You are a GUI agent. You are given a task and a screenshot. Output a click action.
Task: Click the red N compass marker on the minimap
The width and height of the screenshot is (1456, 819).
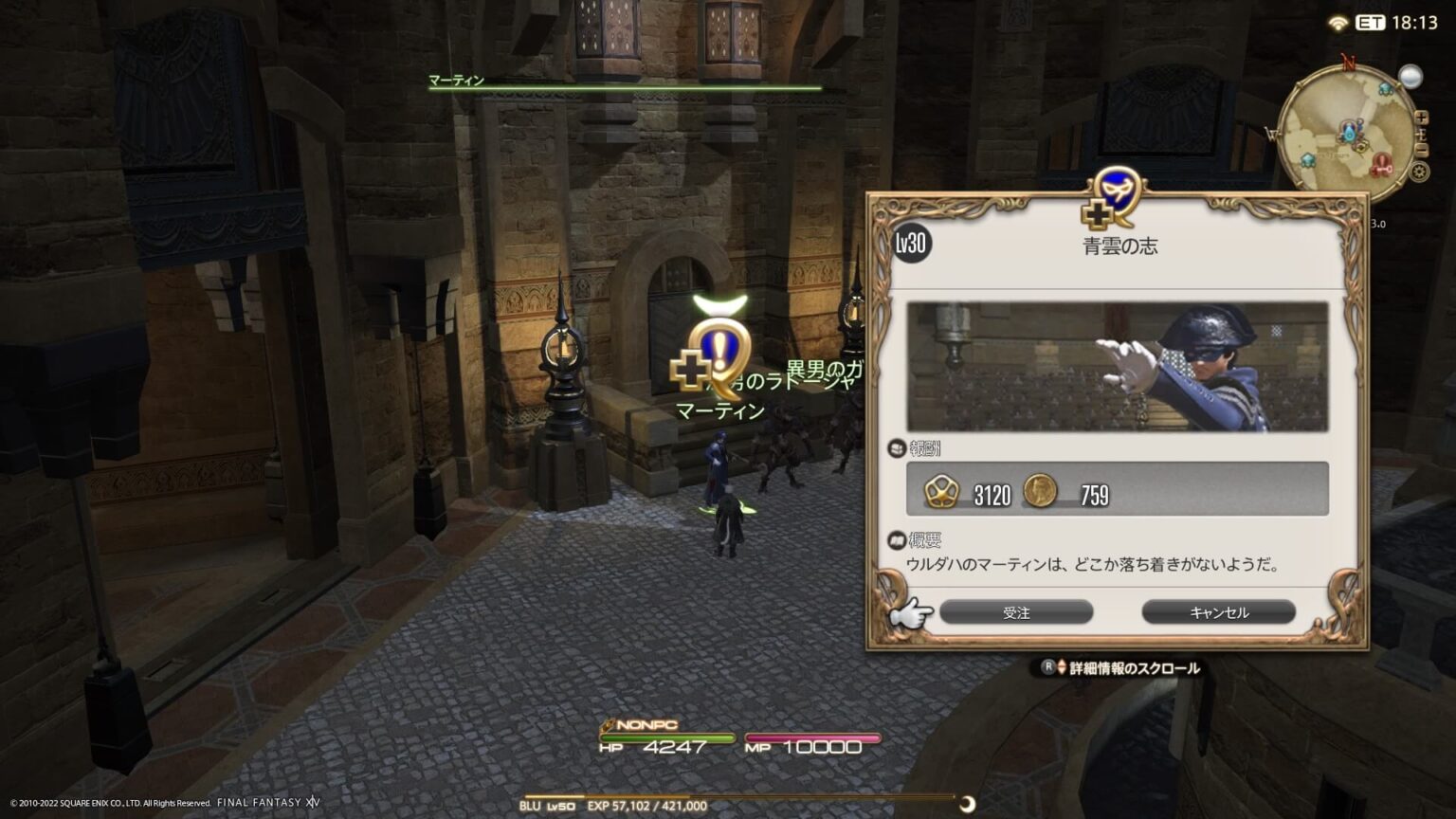pos(1348,60)
